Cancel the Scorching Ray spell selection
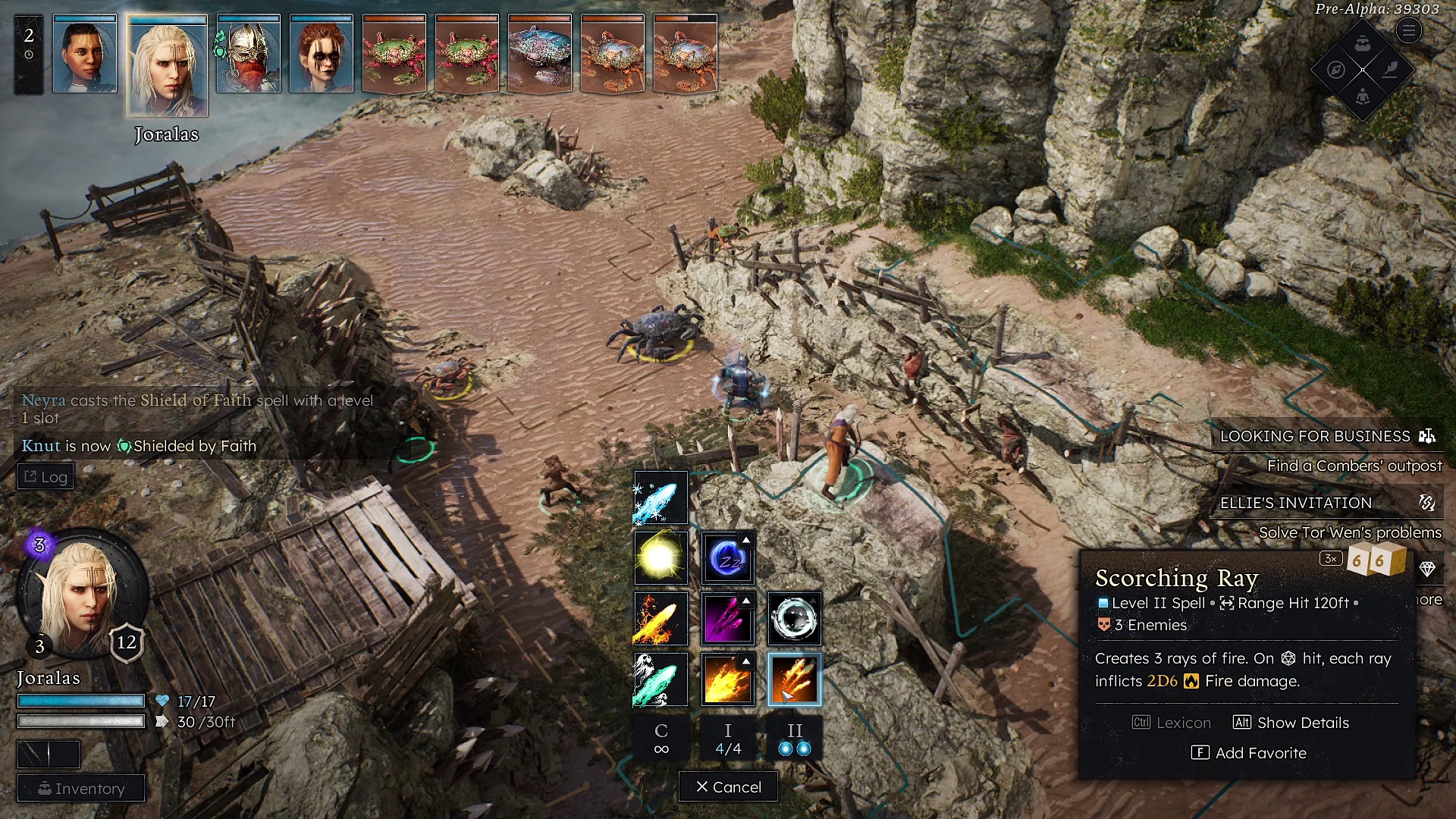The width and height of the screenshot is (1456, 819). coord(728,787)
